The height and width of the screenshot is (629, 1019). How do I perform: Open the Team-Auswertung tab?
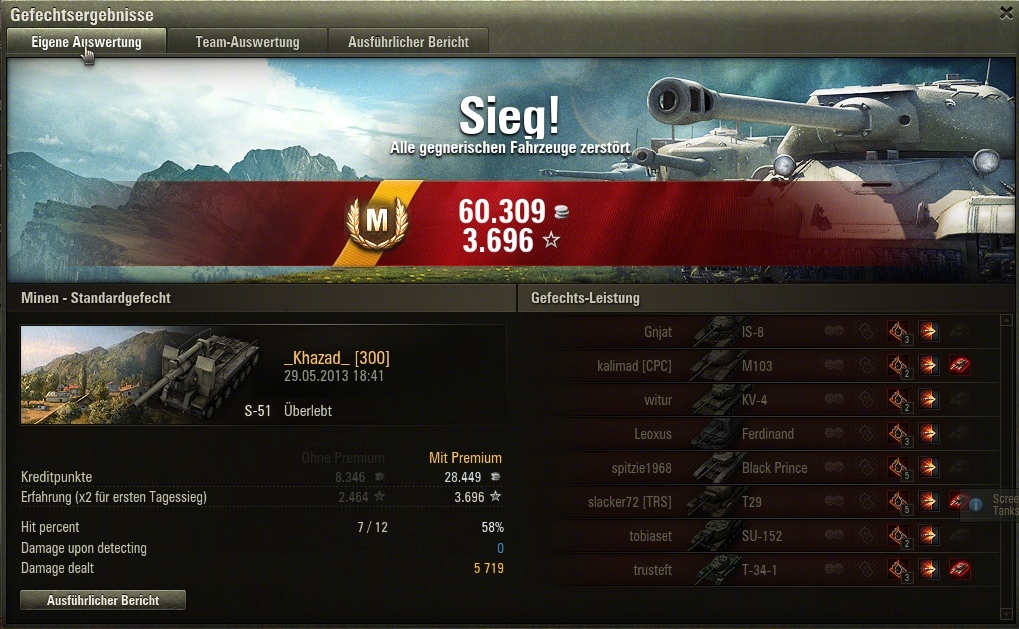tap(247, 42)
